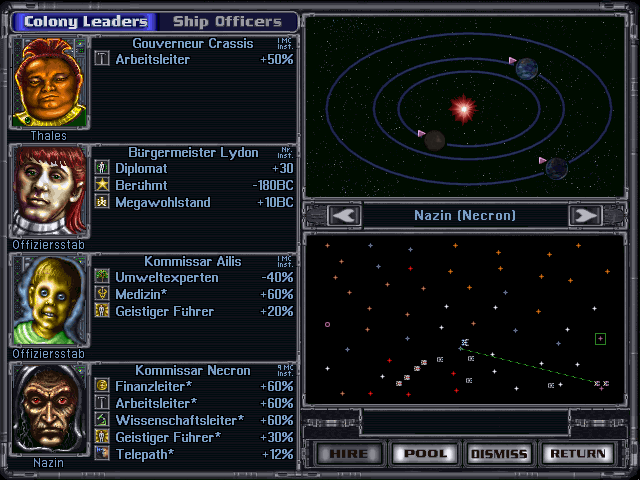Show the previous star system

pos(344,215)
